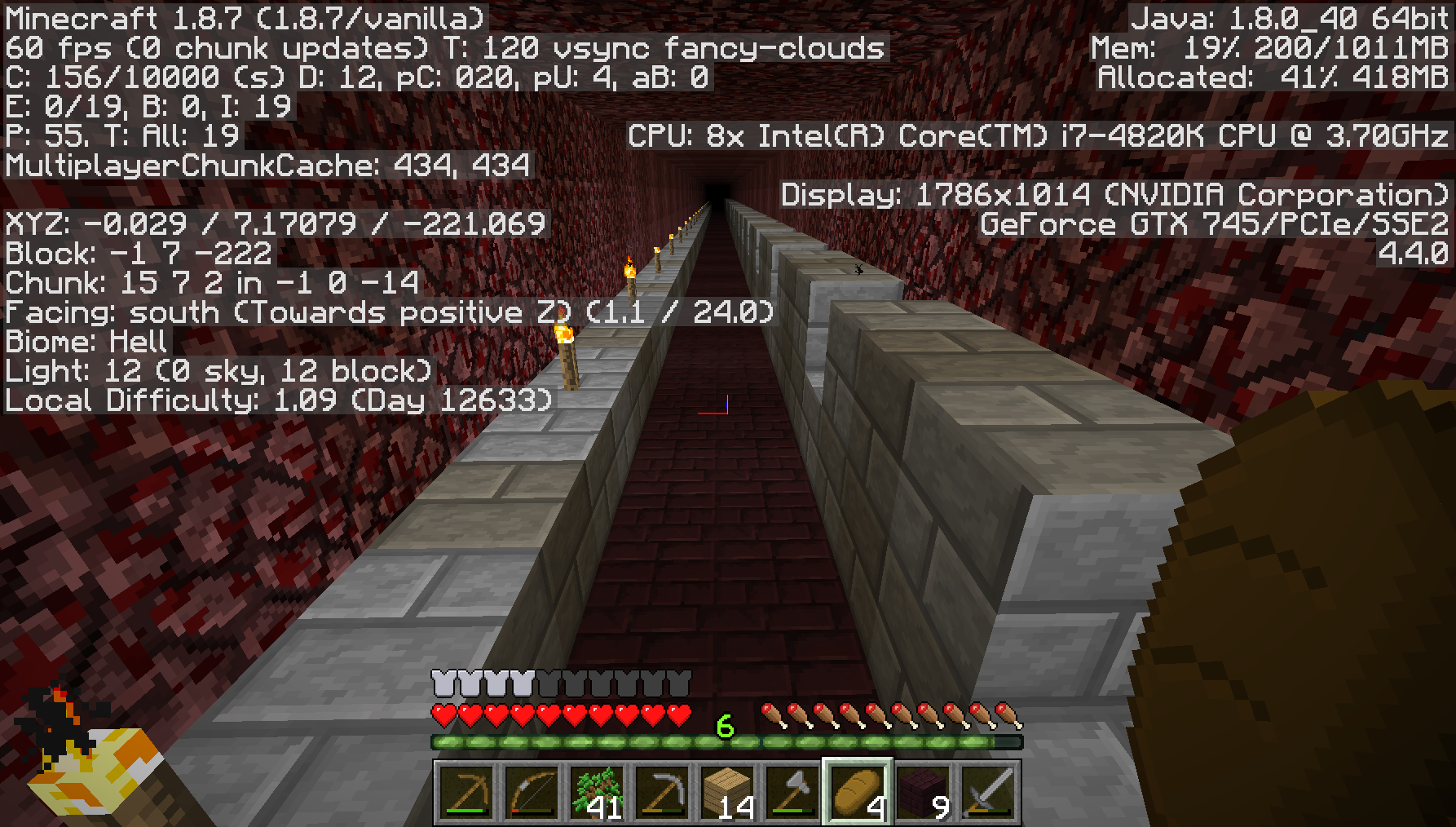Choose the stack of 41 saplings
This screenshot has height=827, width=1456.
[x=597, y=792]
